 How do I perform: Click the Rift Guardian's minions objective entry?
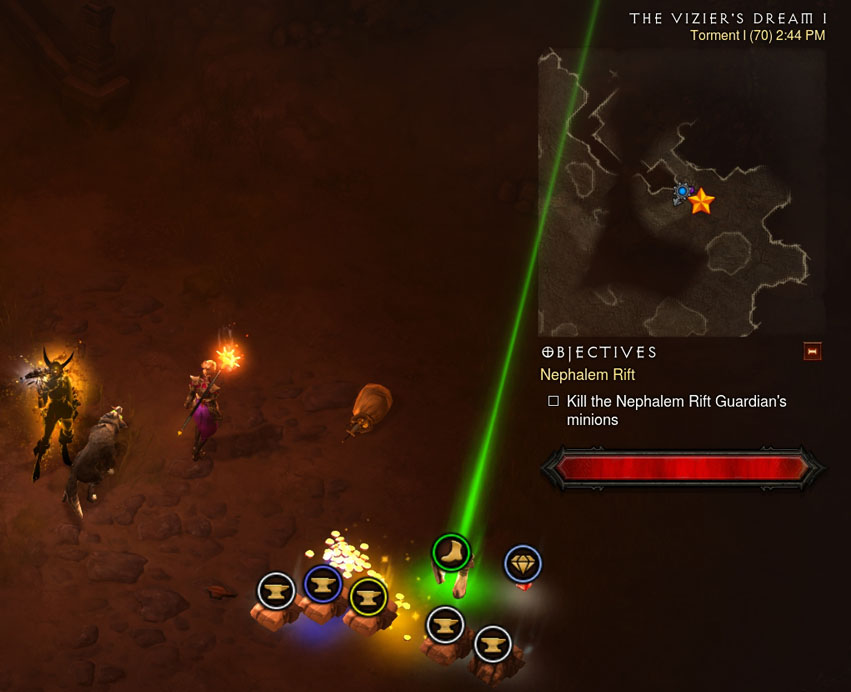point(676,410)
